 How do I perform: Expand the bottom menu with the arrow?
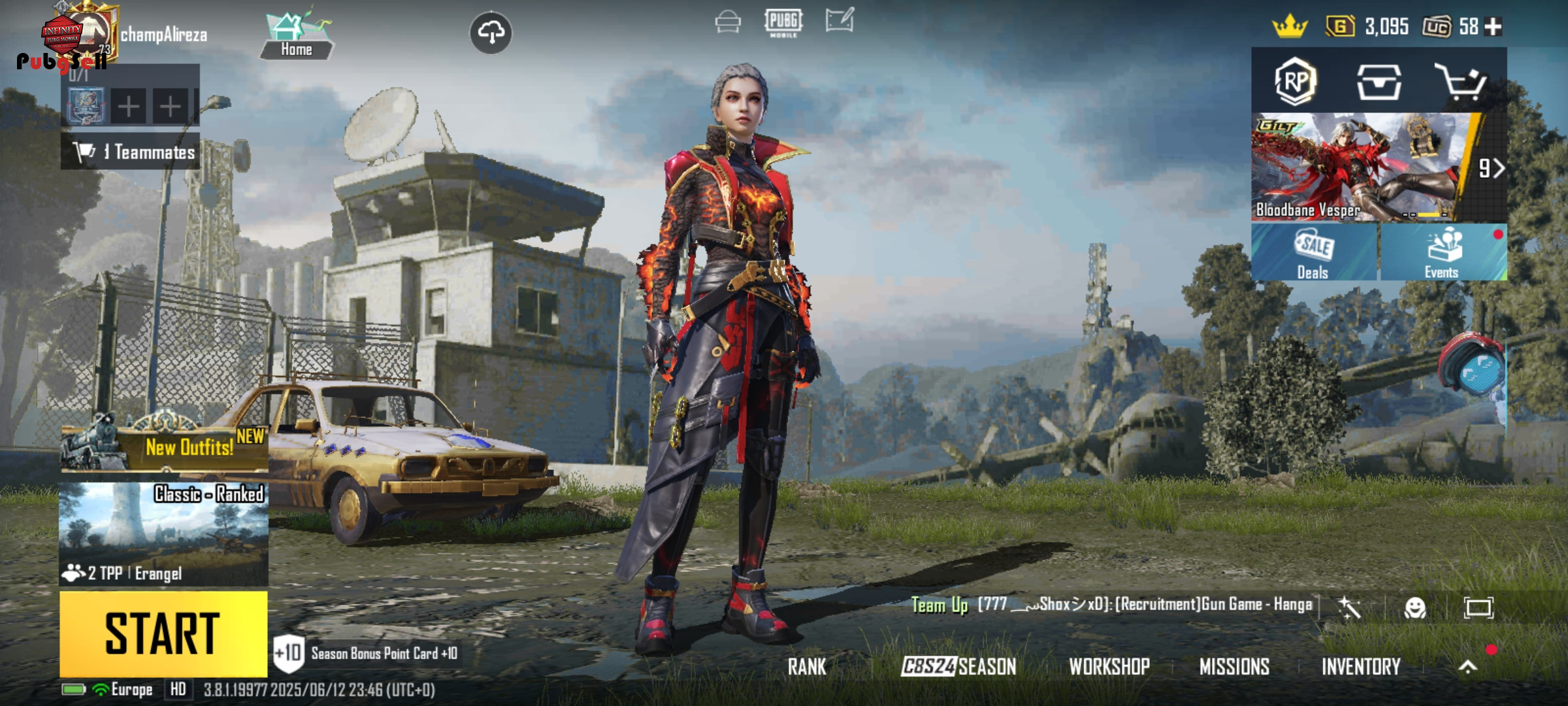[x=1467, y=667]
